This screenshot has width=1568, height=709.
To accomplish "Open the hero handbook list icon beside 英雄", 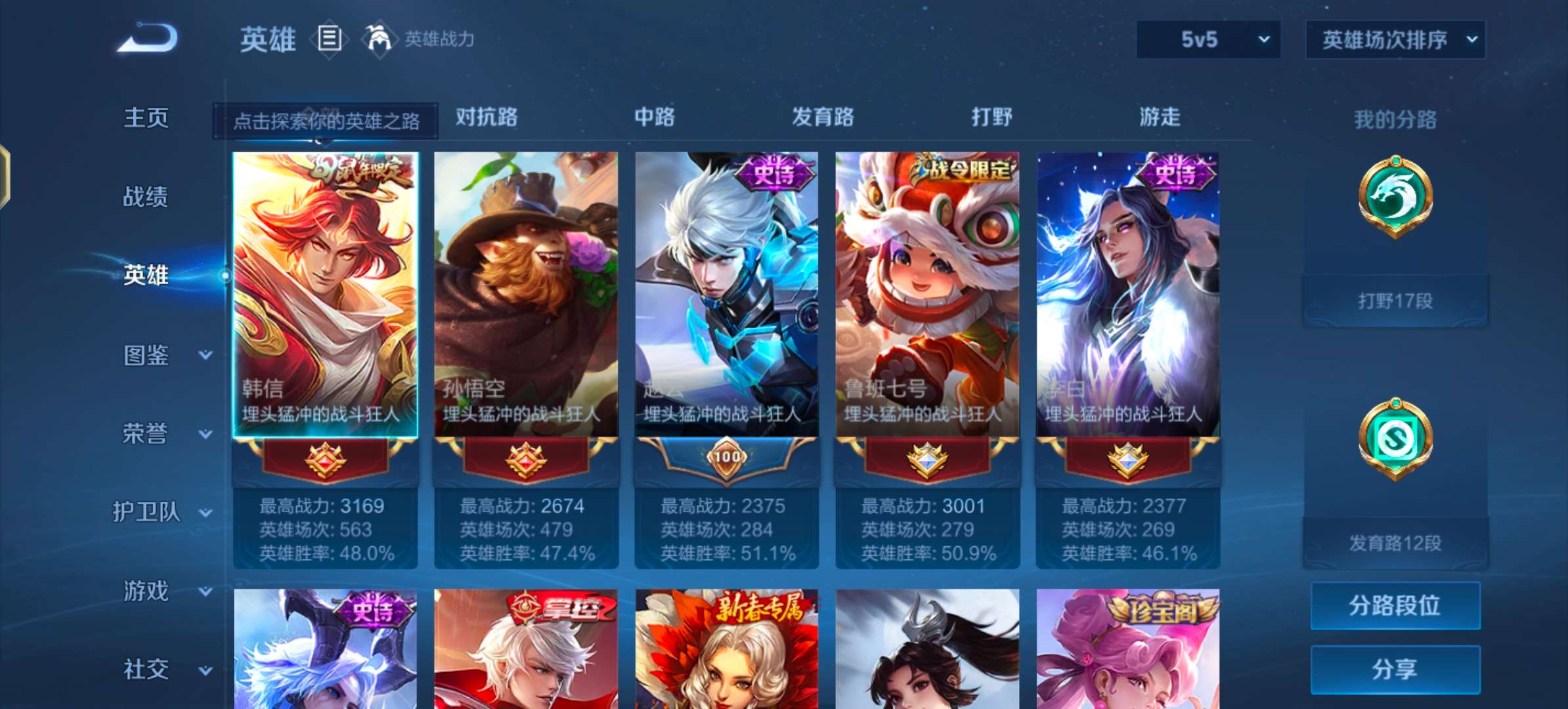I will click(x=330, y=39).
